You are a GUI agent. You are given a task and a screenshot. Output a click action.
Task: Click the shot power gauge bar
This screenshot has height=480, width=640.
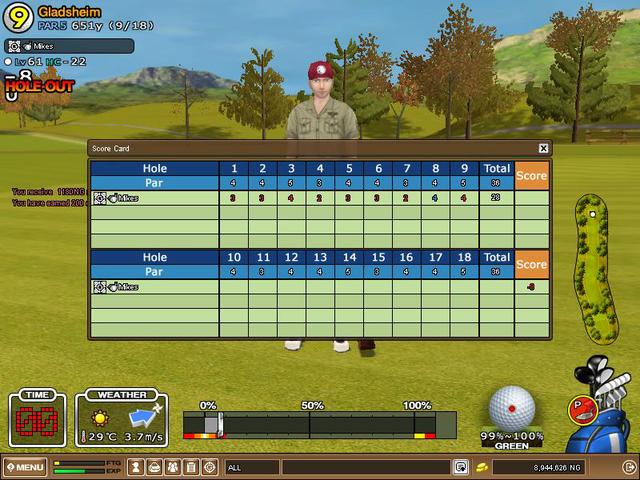coord(320,425)
